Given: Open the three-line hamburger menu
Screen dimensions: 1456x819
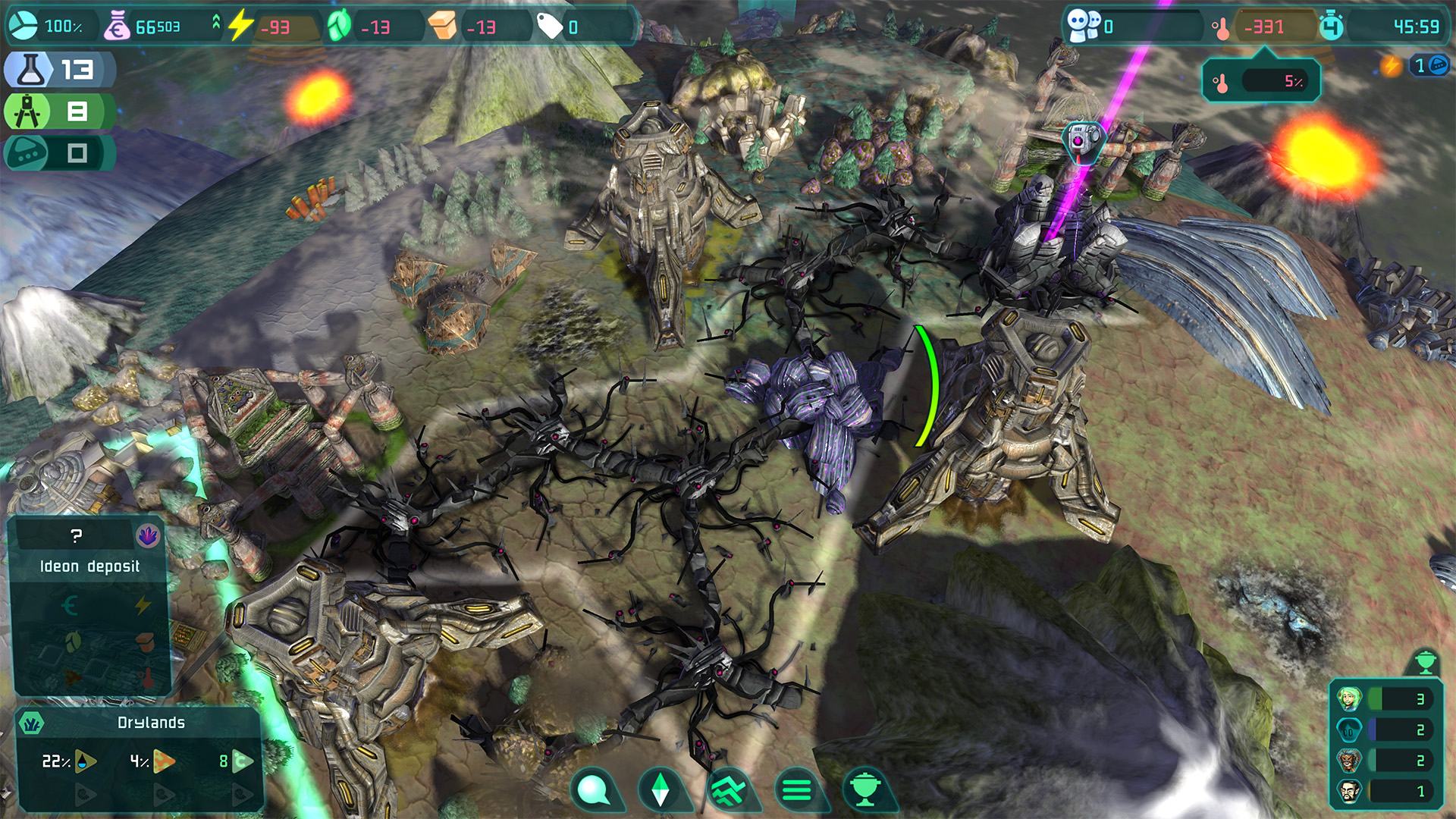Looking at the screenshot, I should 795,790.
